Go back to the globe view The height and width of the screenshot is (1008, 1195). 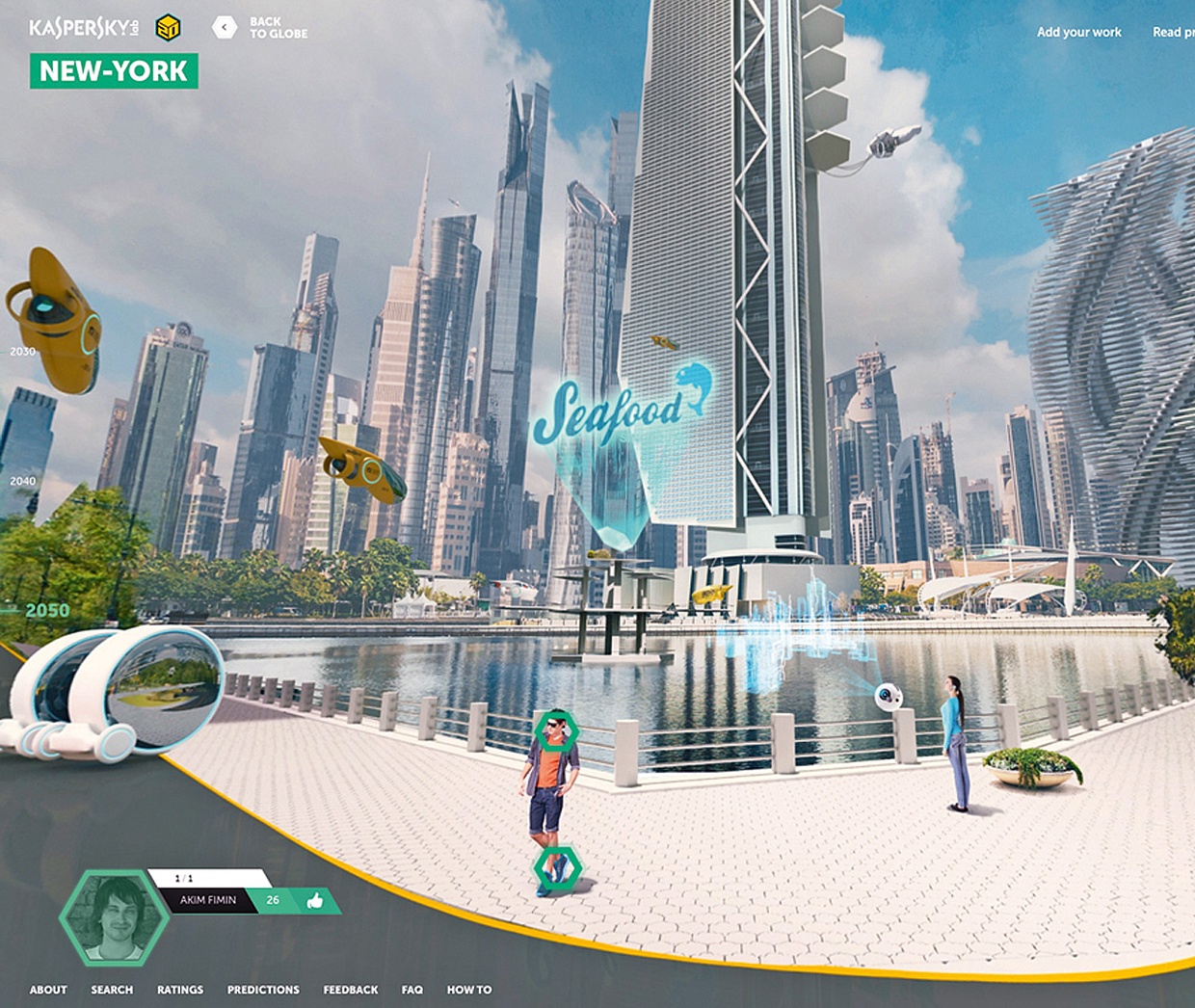pos(260,27)
